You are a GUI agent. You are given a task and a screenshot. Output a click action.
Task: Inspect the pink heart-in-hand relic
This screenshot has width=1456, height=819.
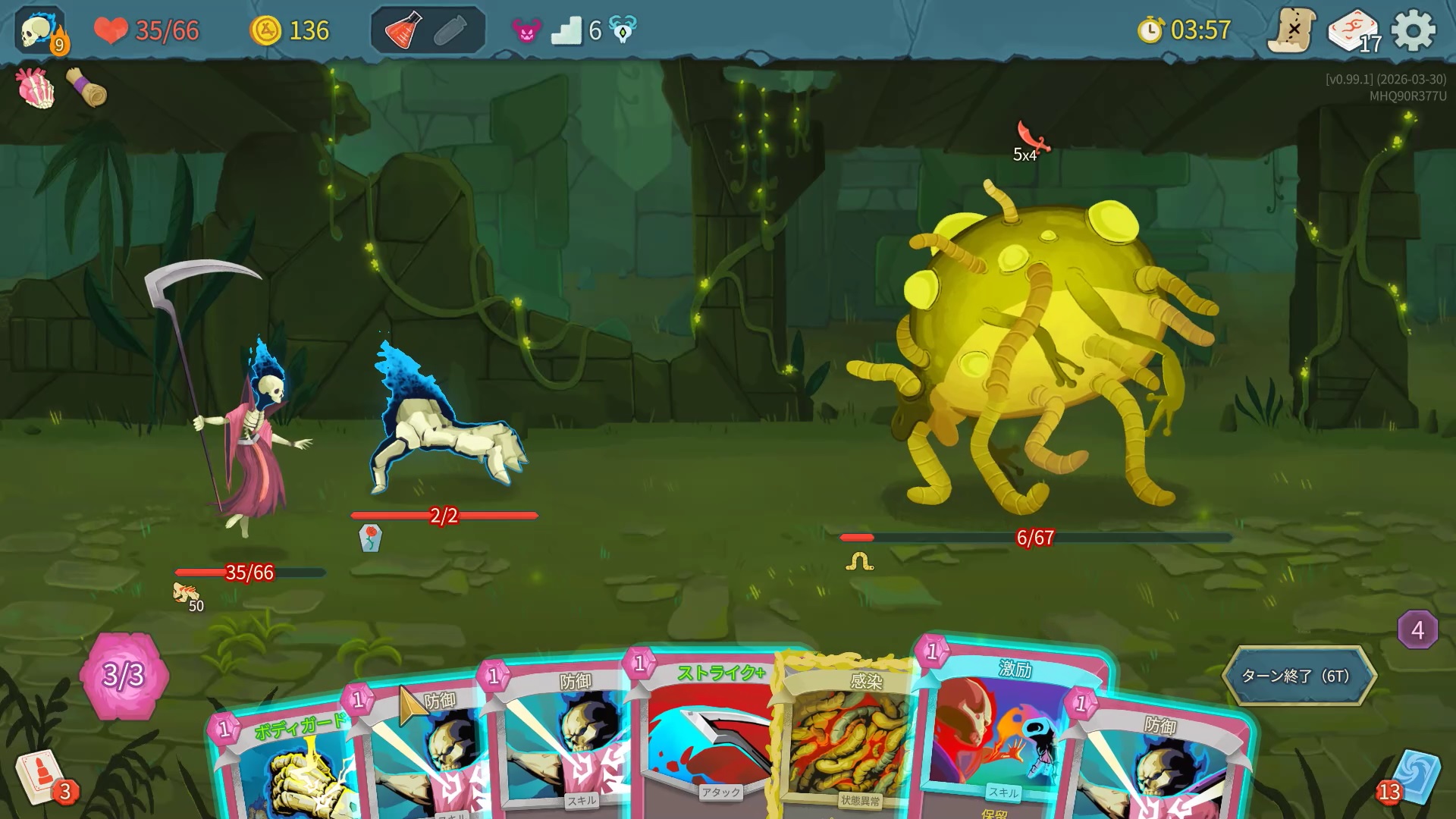point(35,88)
